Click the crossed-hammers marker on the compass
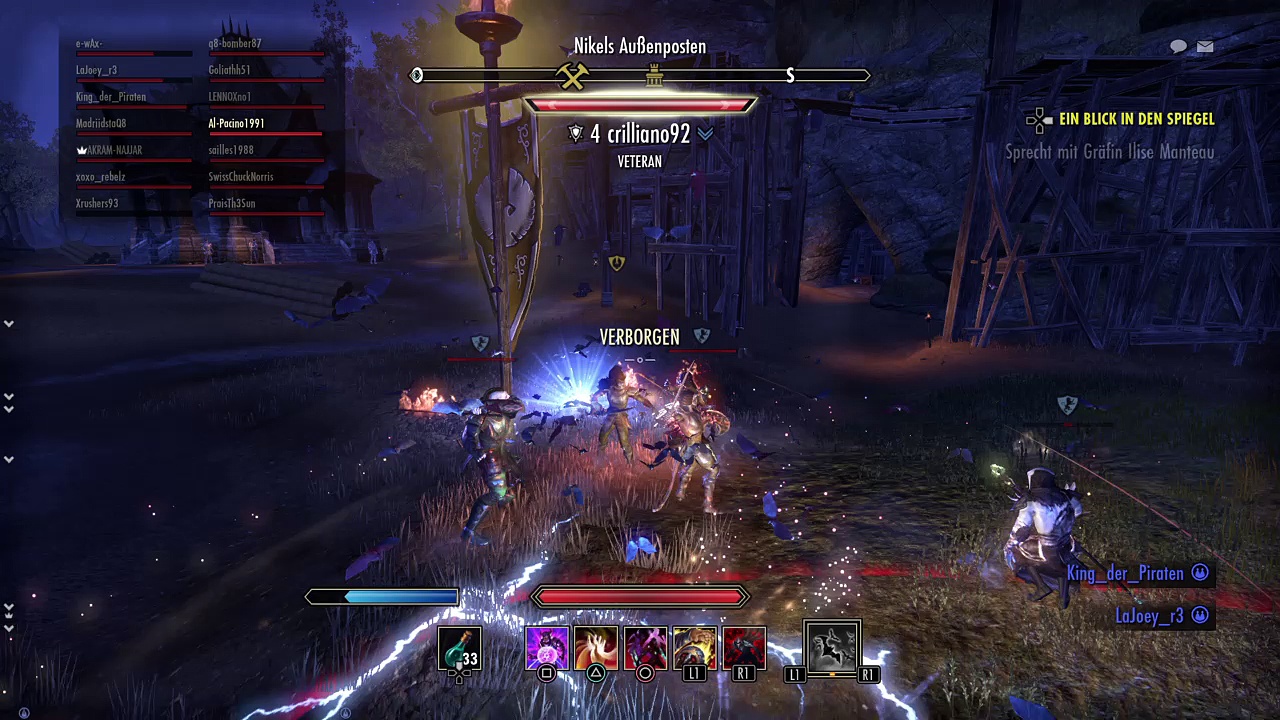This screenshot has height=720, width=1280. tap(573, 75)
